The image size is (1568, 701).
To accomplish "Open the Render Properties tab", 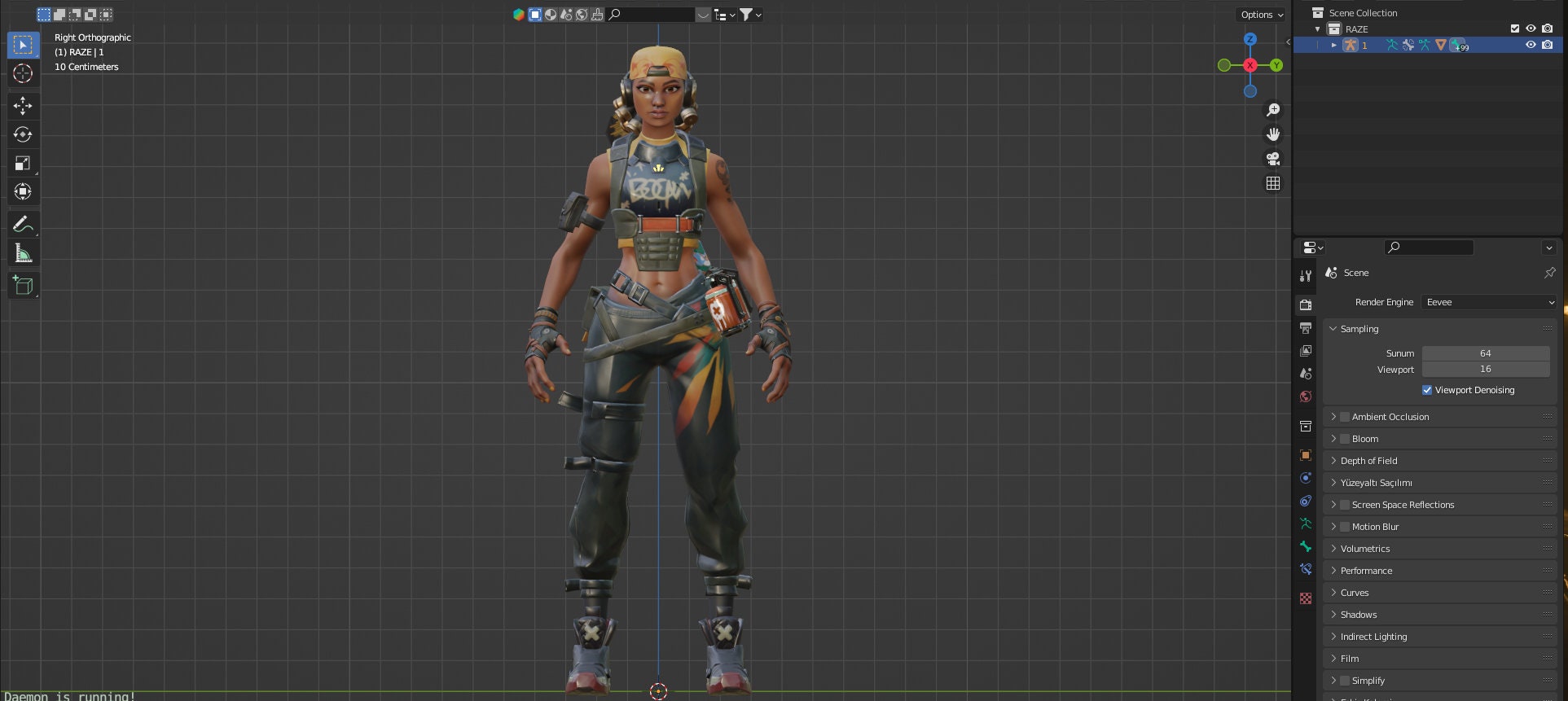I will point(1306,304).
